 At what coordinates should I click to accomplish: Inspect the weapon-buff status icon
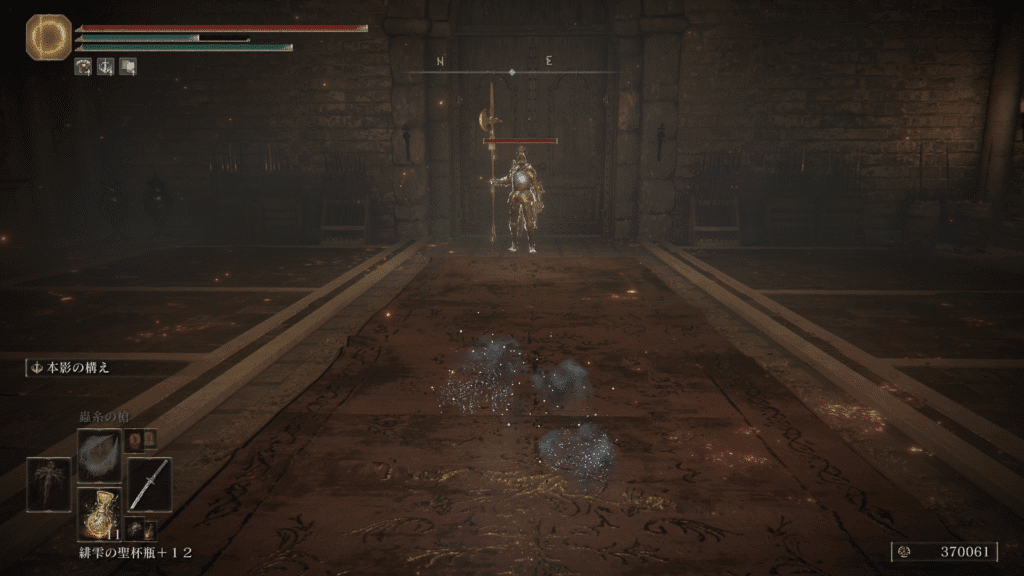[106, 67]
